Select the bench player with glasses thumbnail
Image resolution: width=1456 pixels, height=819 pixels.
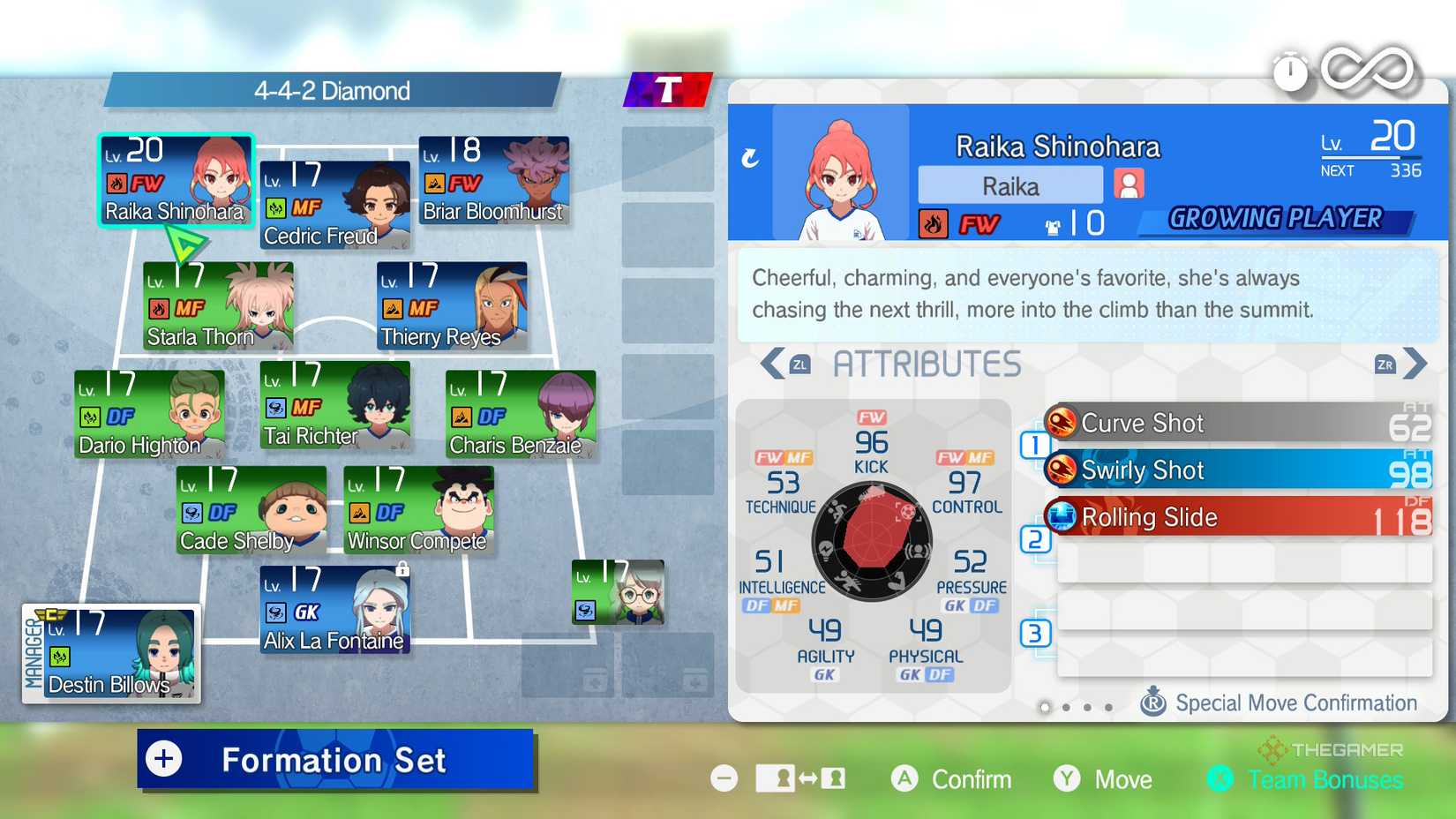click(x=618, y=593)
